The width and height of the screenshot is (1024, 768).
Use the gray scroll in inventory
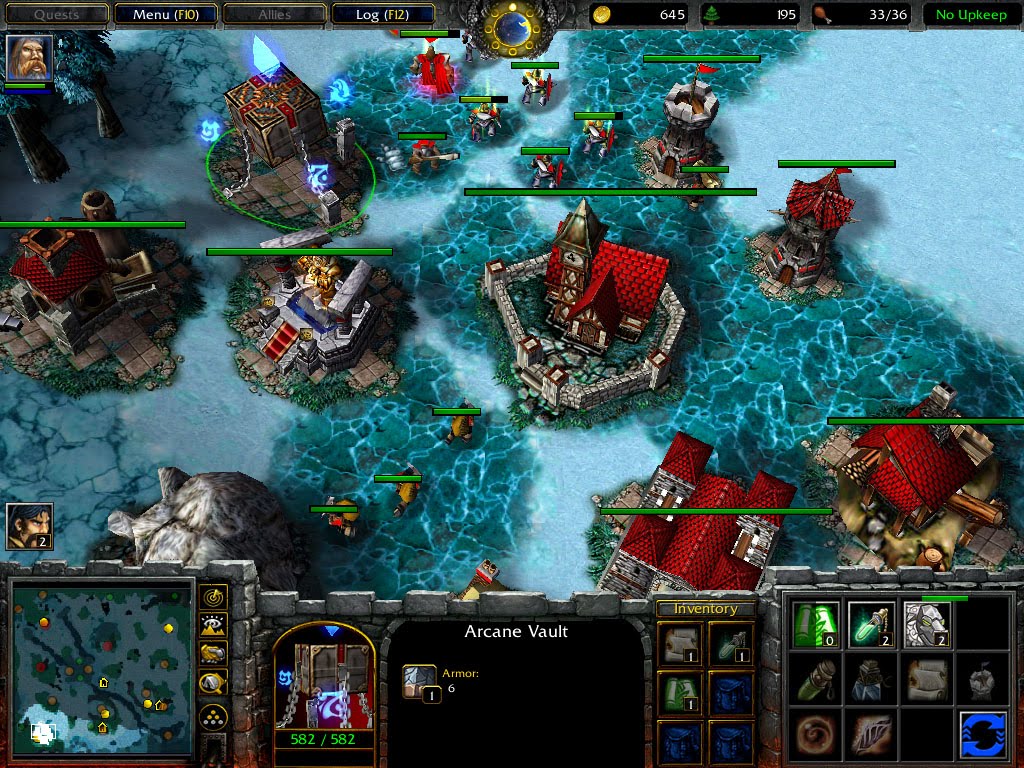click(679, 641)
